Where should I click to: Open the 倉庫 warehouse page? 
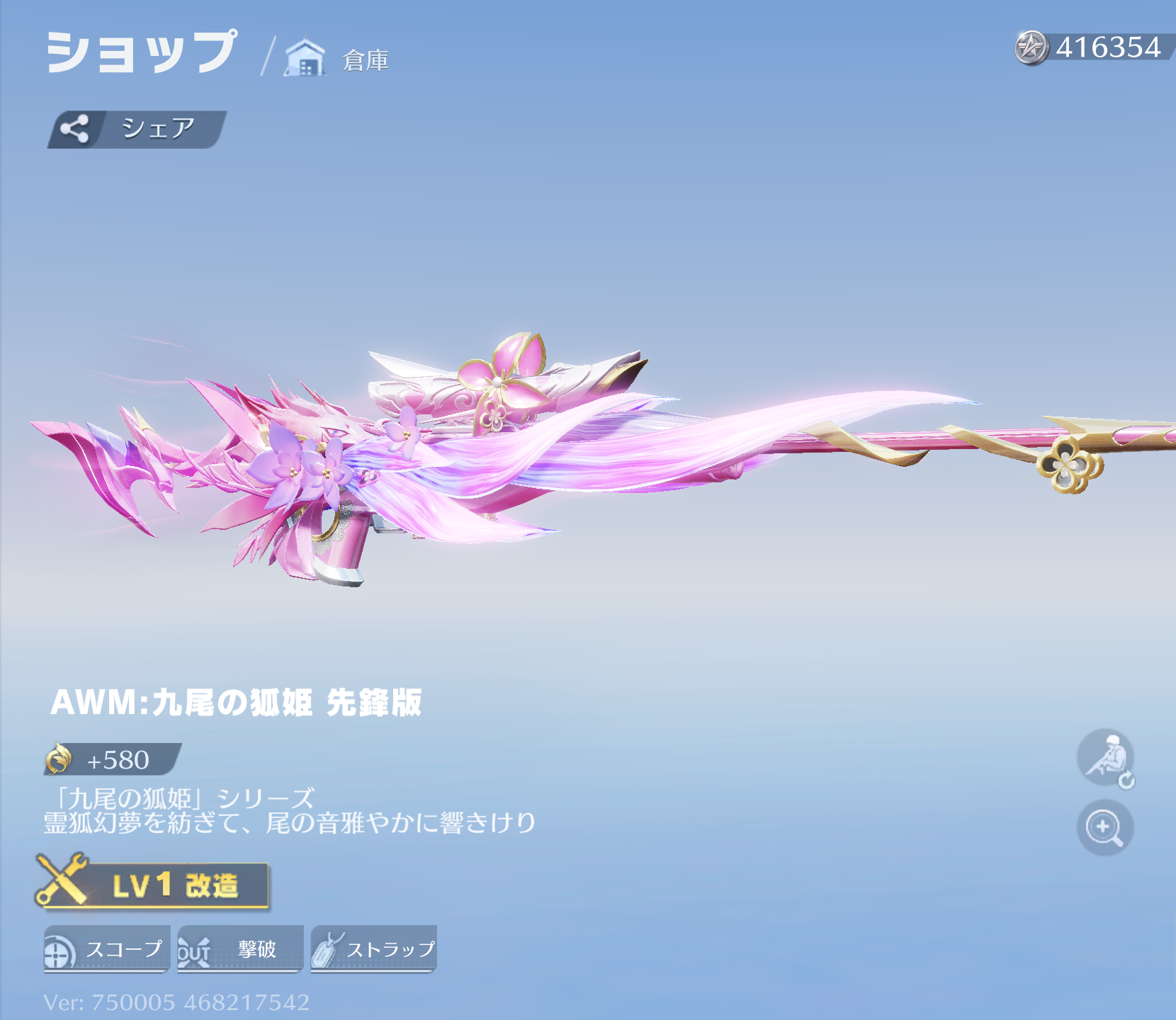[338, 59]
